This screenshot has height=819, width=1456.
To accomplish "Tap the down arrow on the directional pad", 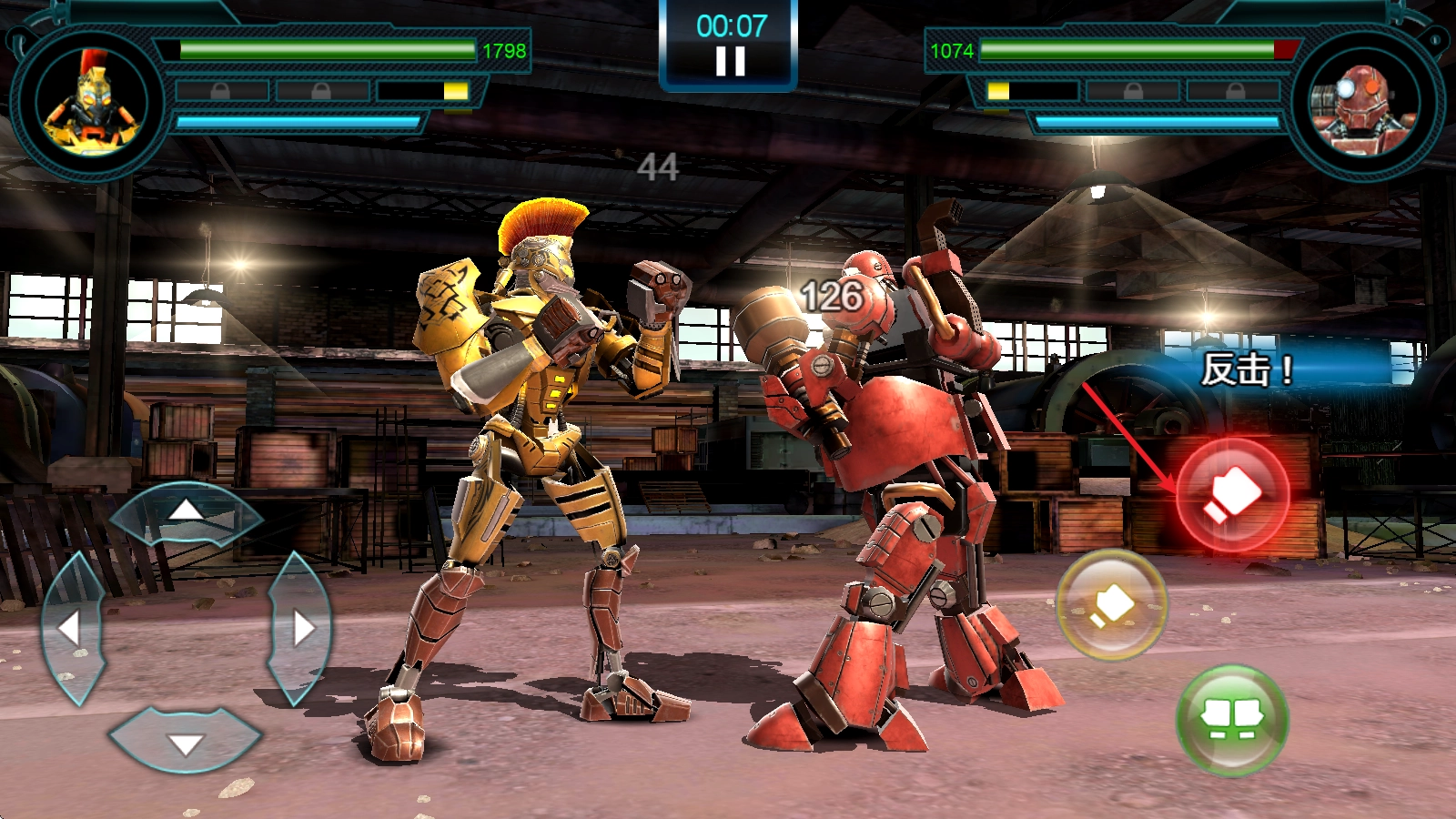I will (x=187, y=742).
